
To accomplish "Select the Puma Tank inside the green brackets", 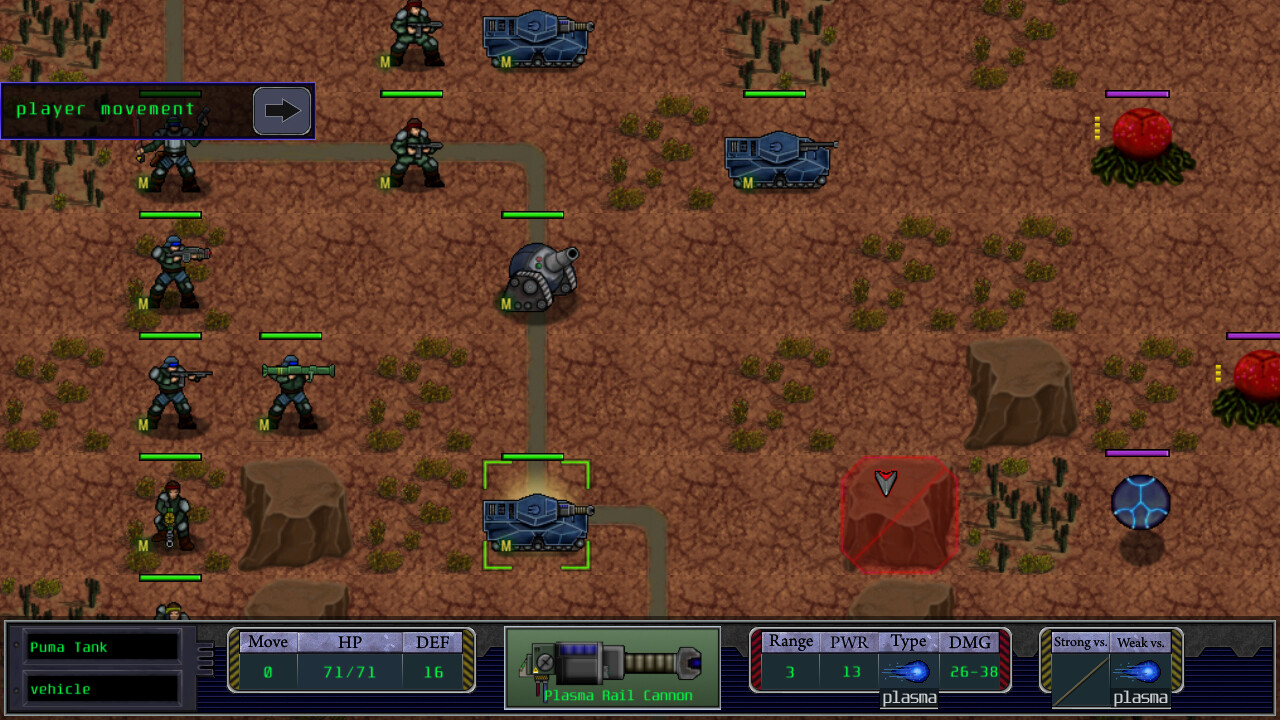I will pos(537,520).
